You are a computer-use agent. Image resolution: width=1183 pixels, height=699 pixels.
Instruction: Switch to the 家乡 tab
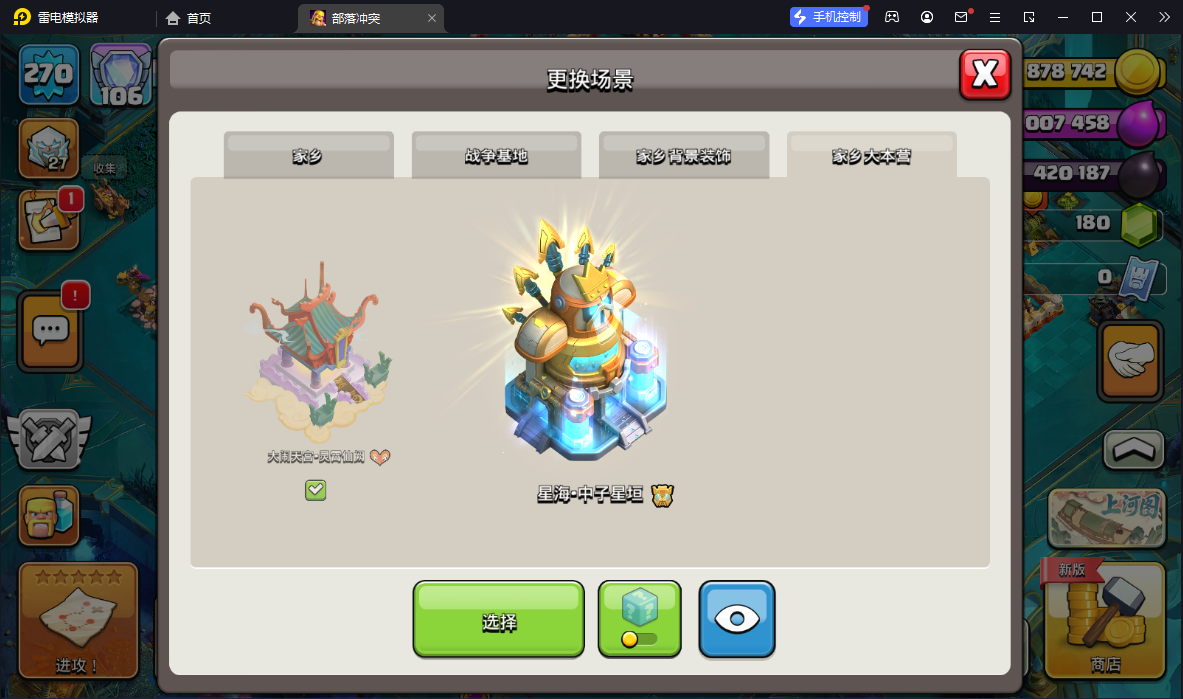point(308,155)
